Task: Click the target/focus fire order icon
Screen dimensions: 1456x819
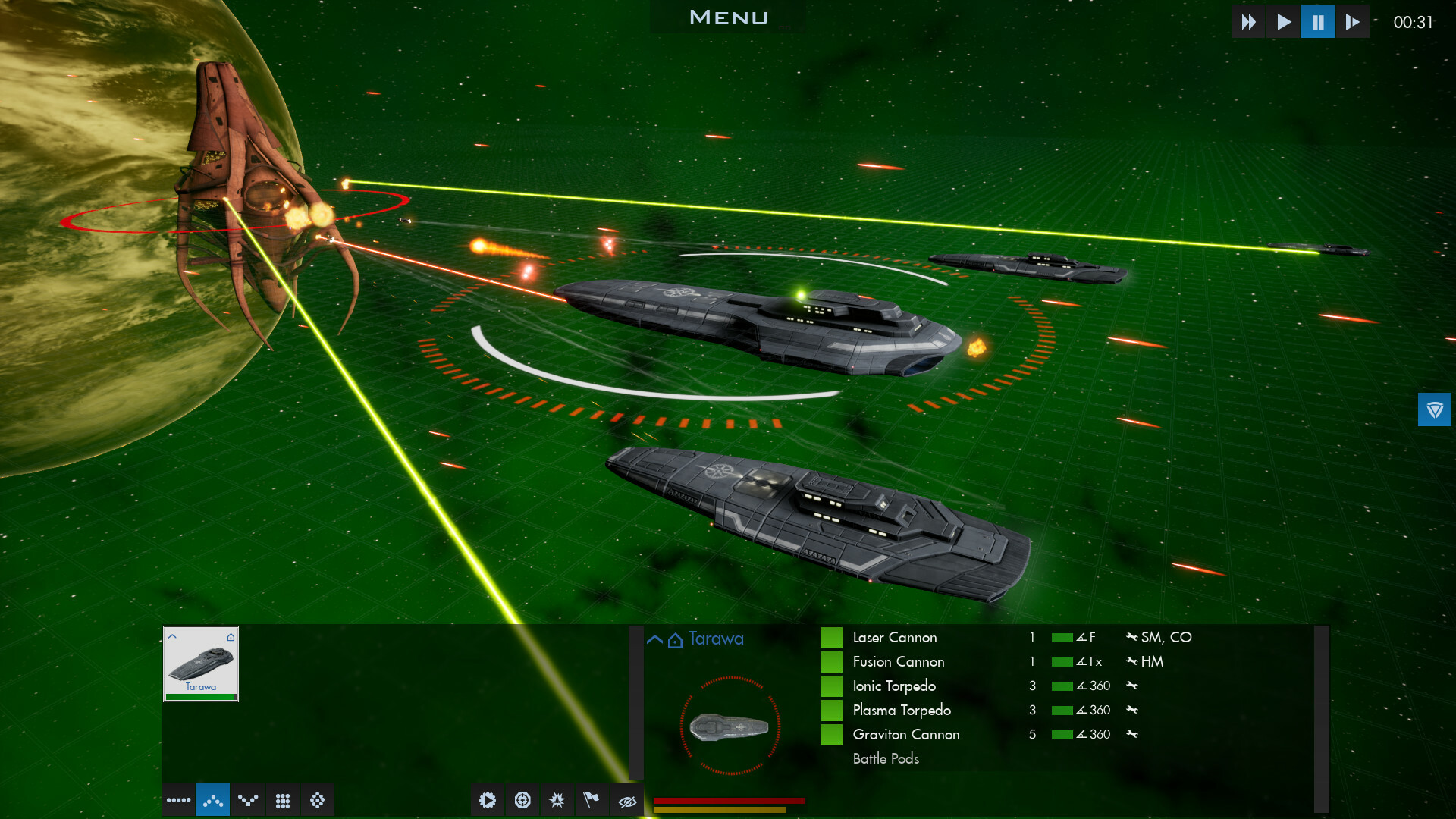Action: (x=523, y=799)
